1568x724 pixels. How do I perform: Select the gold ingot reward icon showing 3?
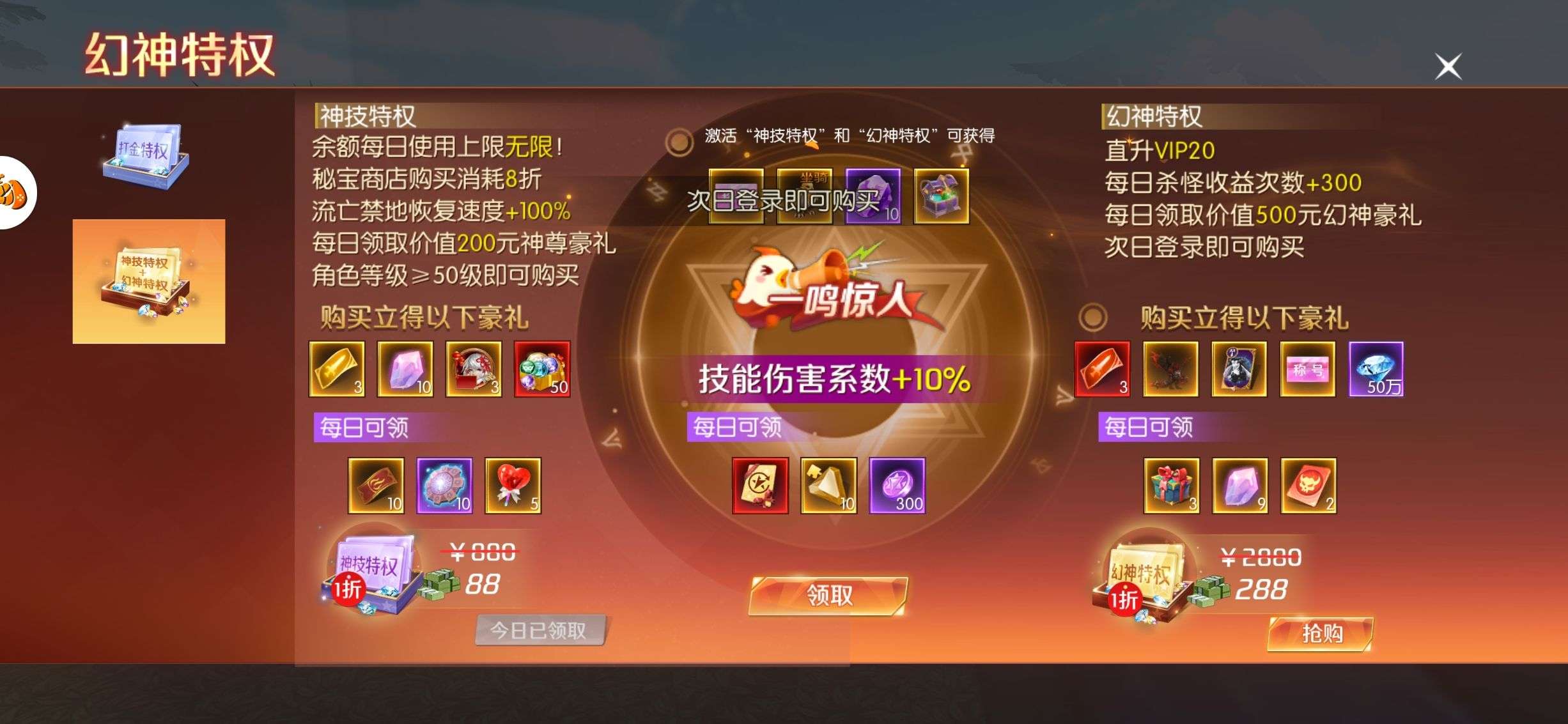[x=337, y=369]
